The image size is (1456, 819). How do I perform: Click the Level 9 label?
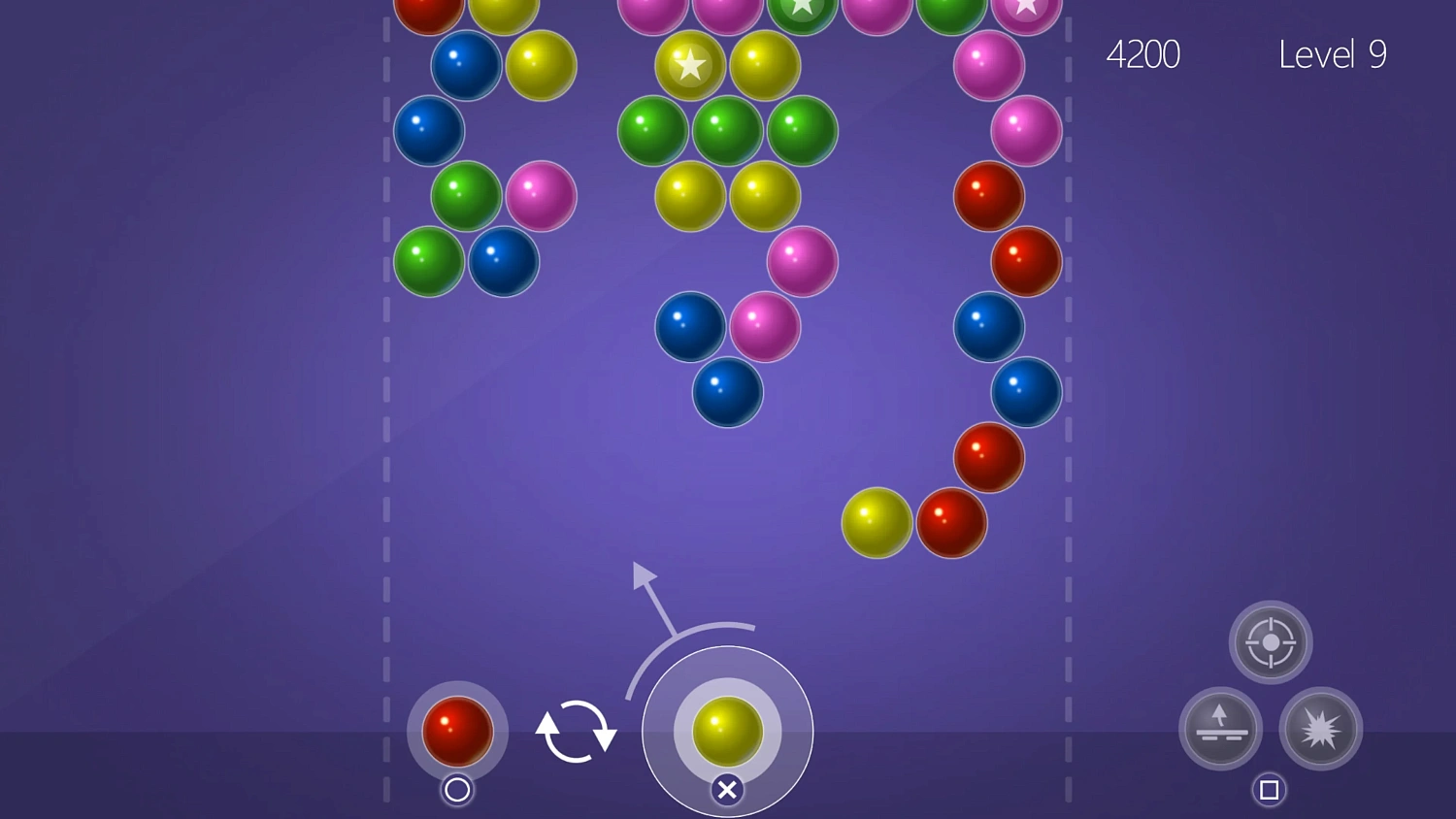(1333, 54)
